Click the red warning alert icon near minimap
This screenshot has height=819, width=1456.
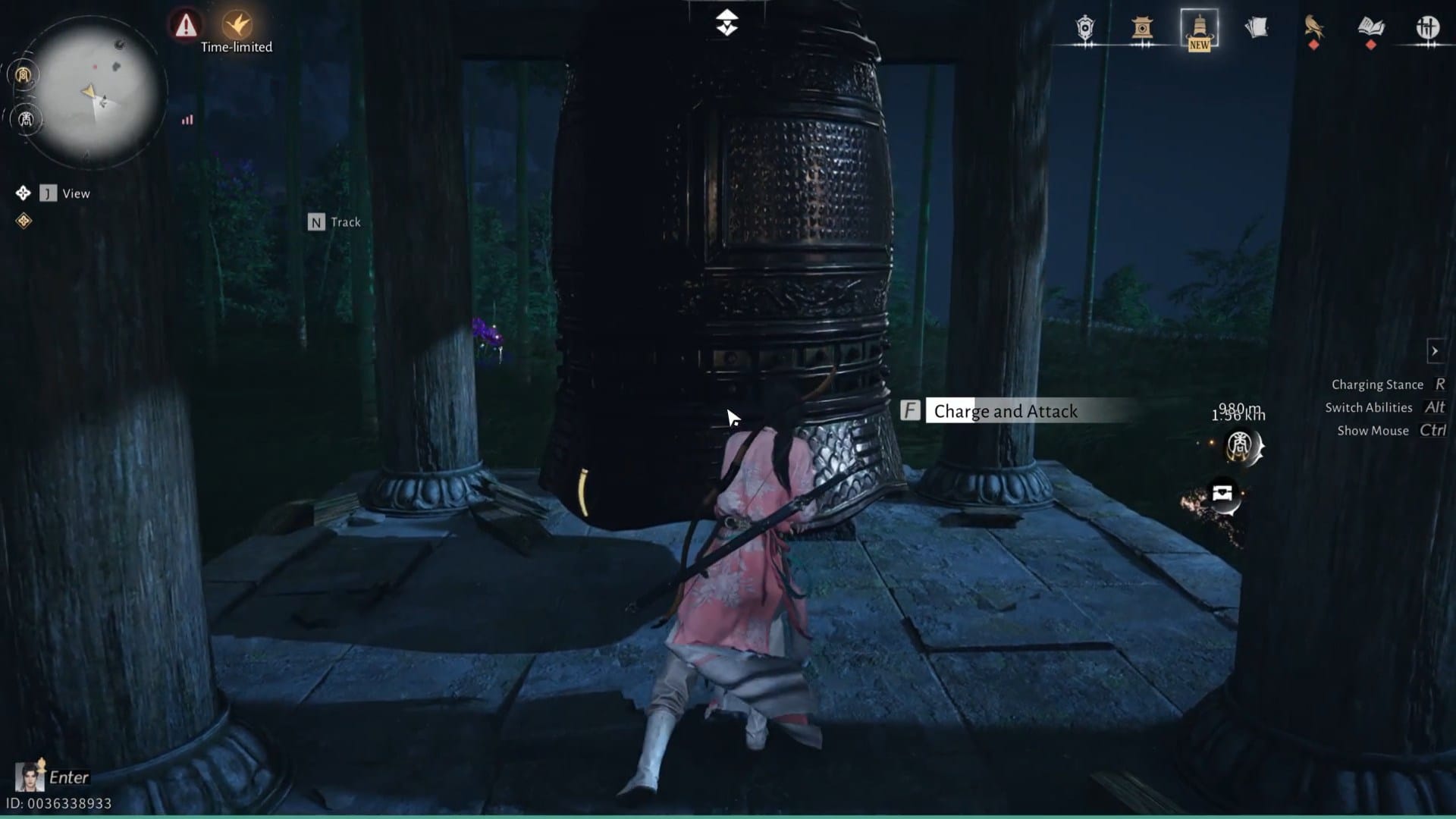183,24
